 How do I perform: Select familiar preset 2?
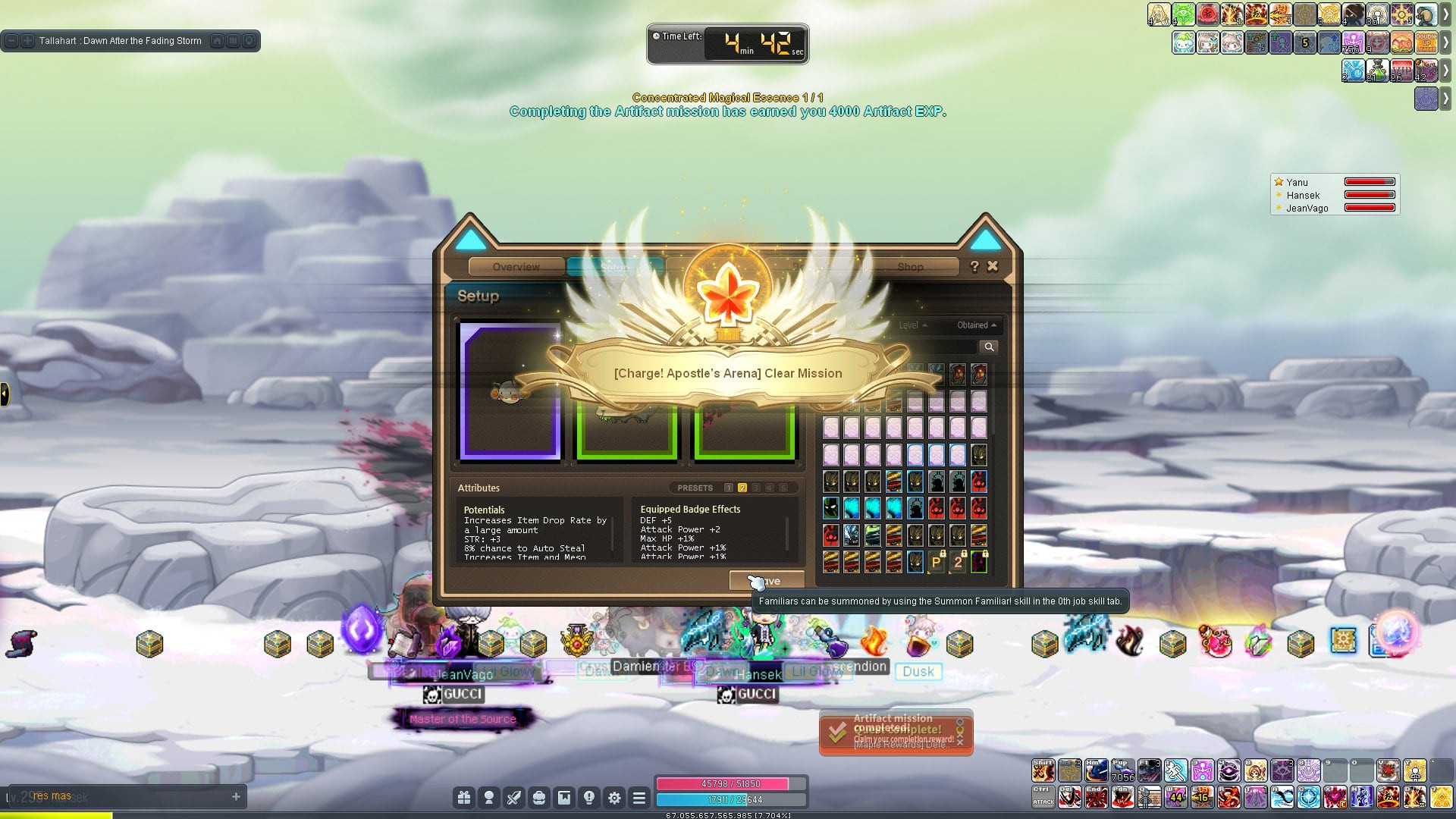pyautogui.click(x=742, y=488)
